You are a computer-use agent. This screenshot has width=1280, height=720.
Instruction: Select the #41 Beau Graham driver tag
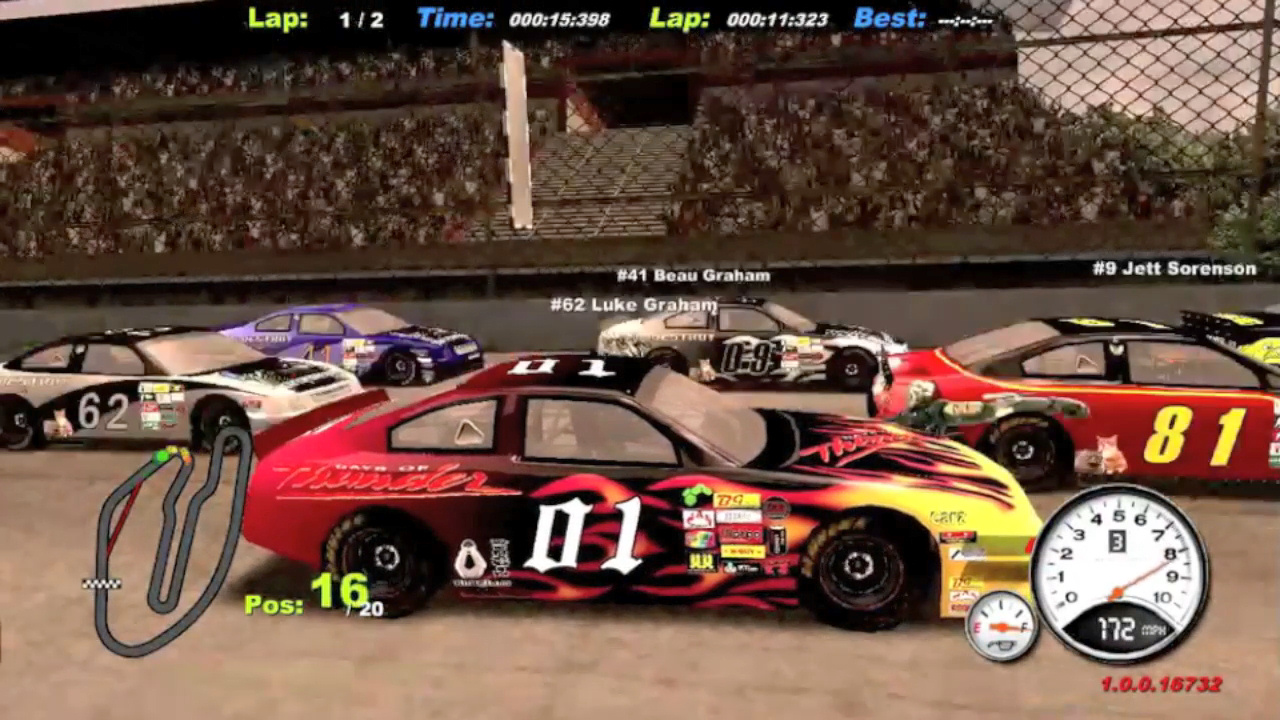[693, 275]
